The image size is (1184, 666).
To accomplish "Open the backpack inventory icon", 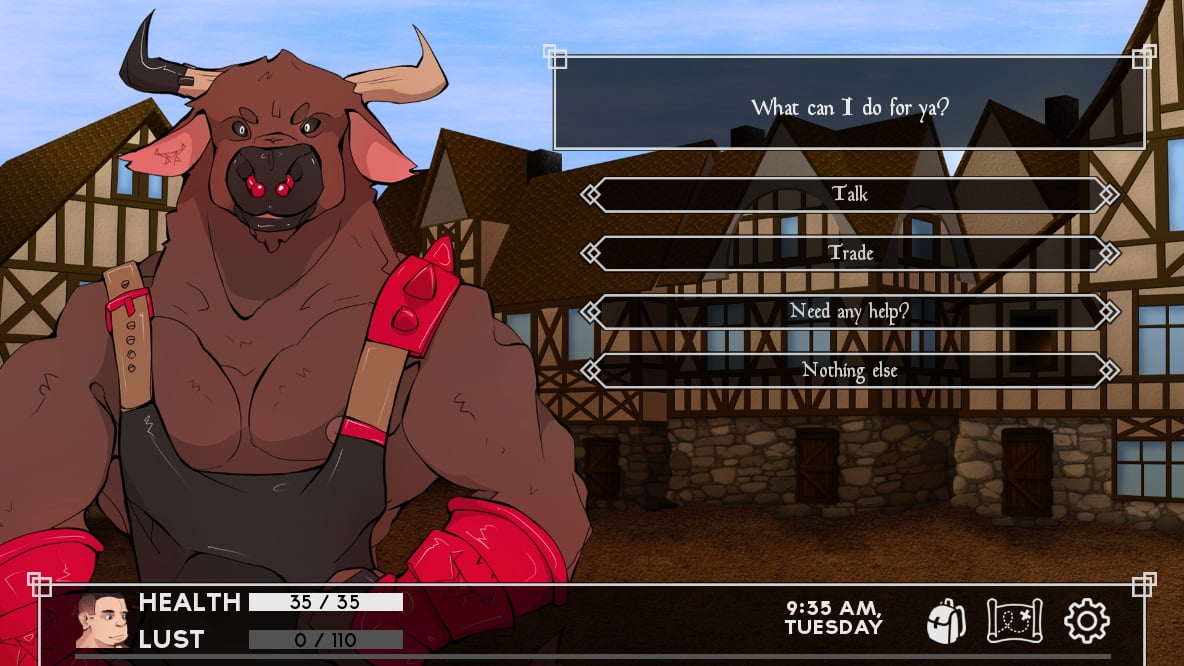I will point(945,621).
